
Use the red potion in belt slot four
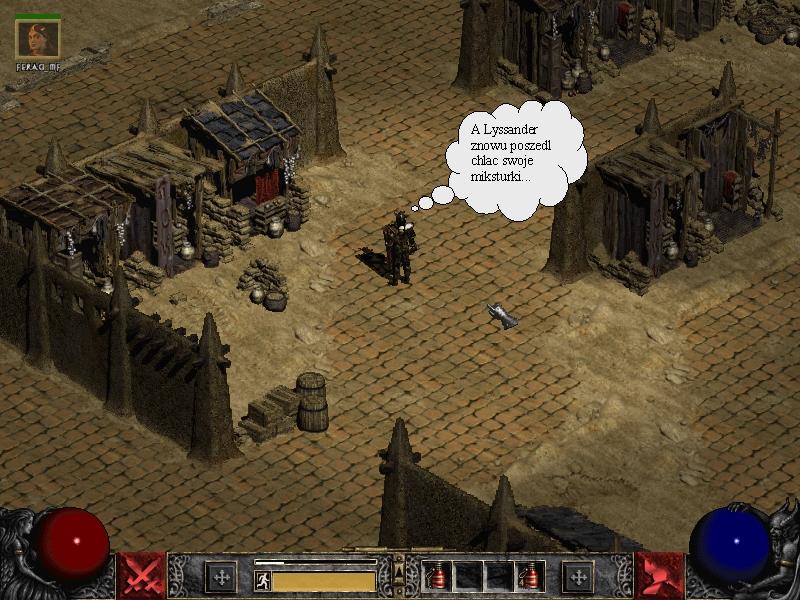click(x=530, y=576)
